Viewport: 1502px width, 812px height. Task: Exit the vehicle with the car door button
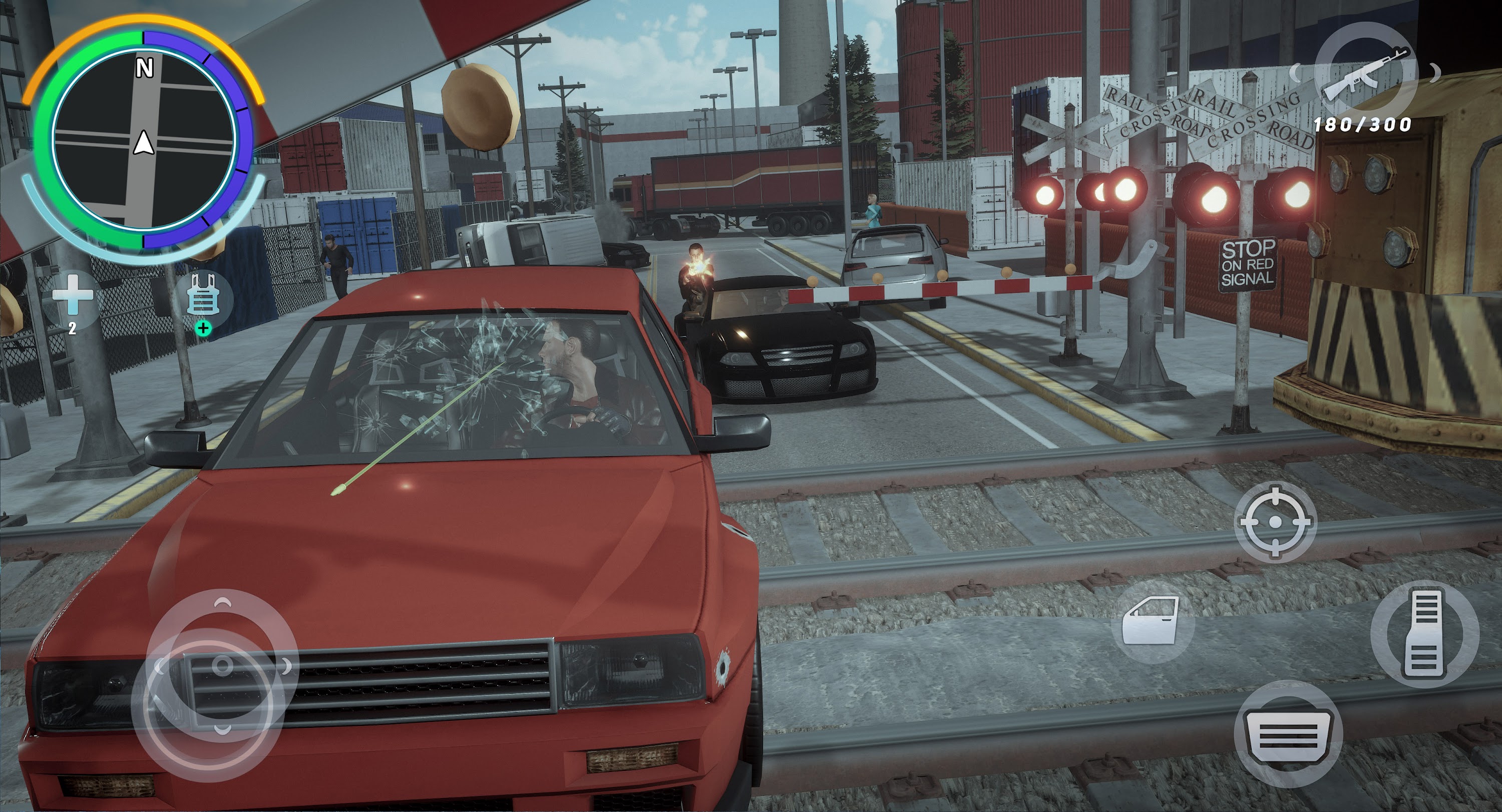[x=1152, y=621]
